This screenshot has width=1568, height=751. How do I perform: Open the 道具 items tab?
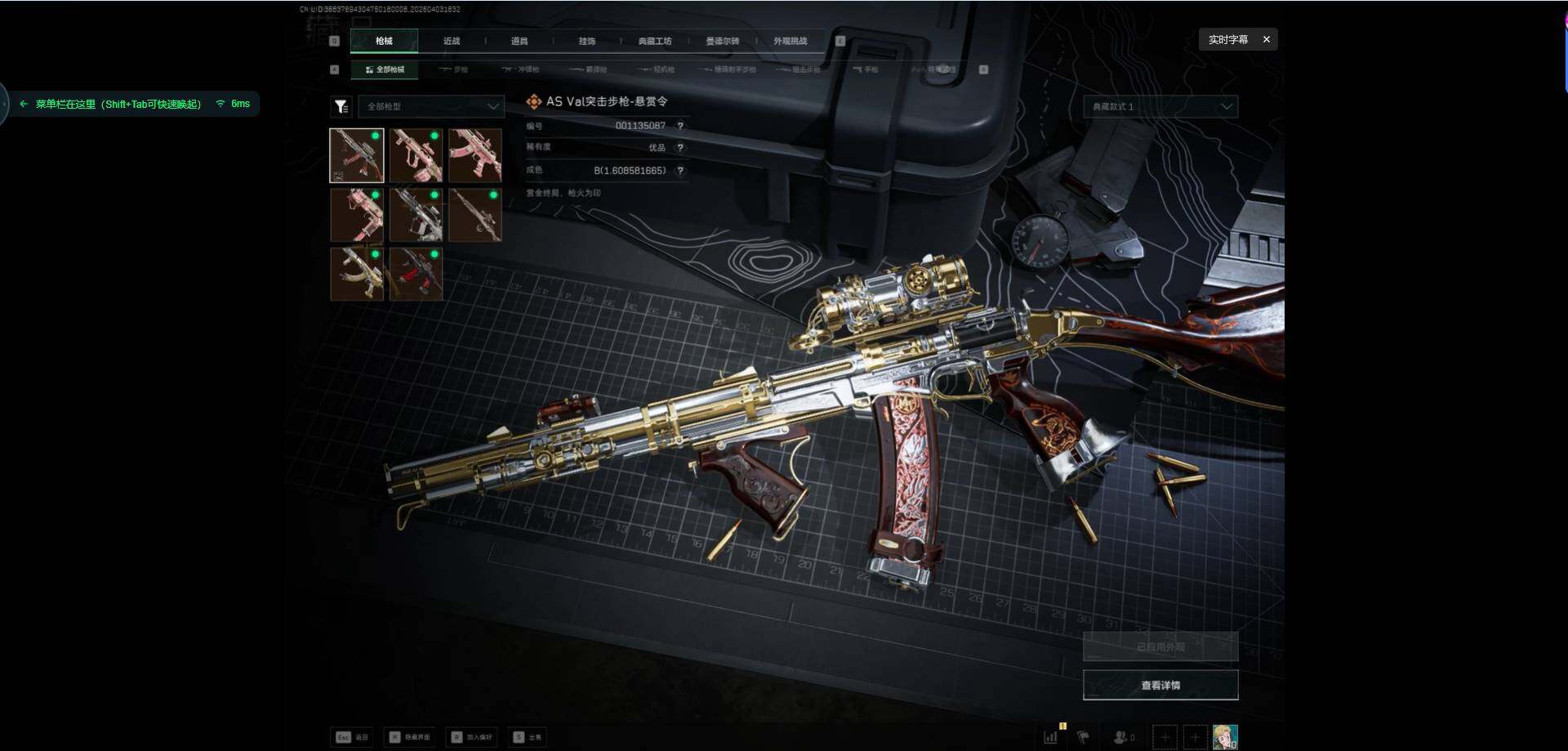pyautogui.click(x=519, y=41)
